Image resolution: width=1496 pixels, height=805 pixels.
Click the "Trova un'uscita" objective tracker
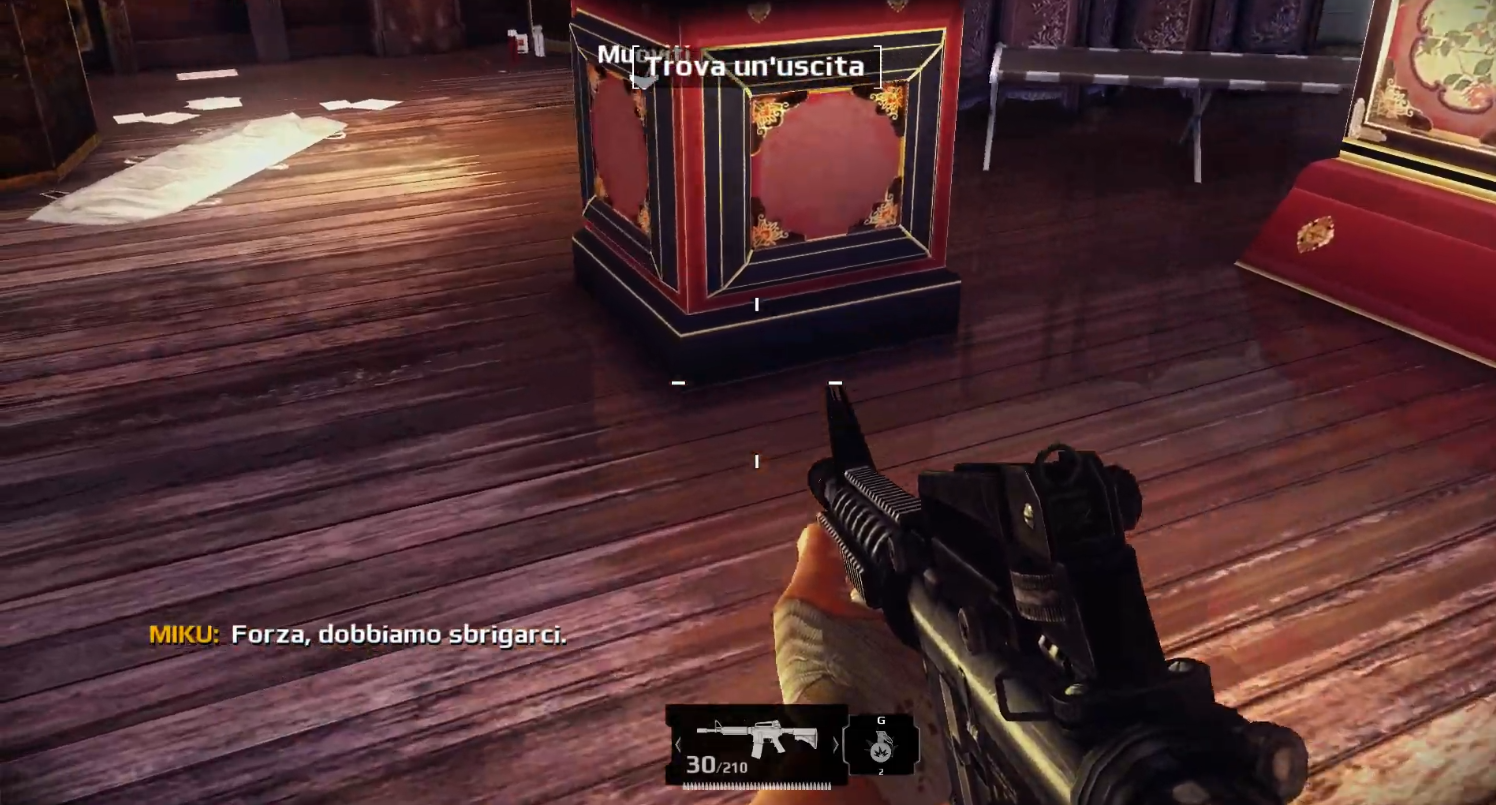pos(755,67)
